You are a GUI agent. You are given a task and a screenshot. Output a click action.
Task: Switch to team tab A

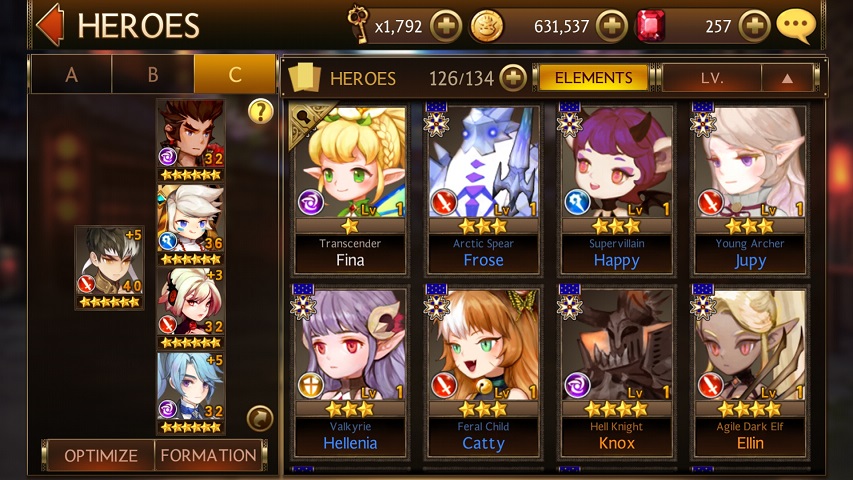[71, 75]
